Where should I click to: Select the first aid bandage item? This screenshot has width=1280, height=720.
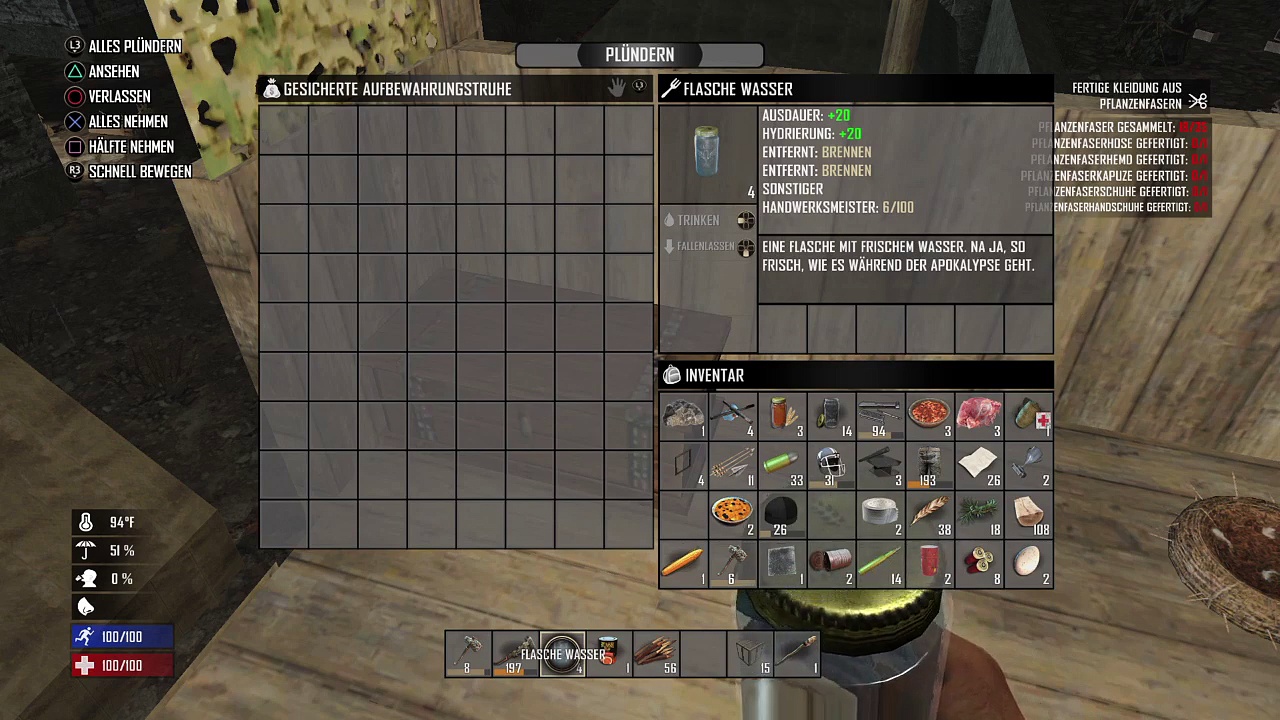[1027, 415]
